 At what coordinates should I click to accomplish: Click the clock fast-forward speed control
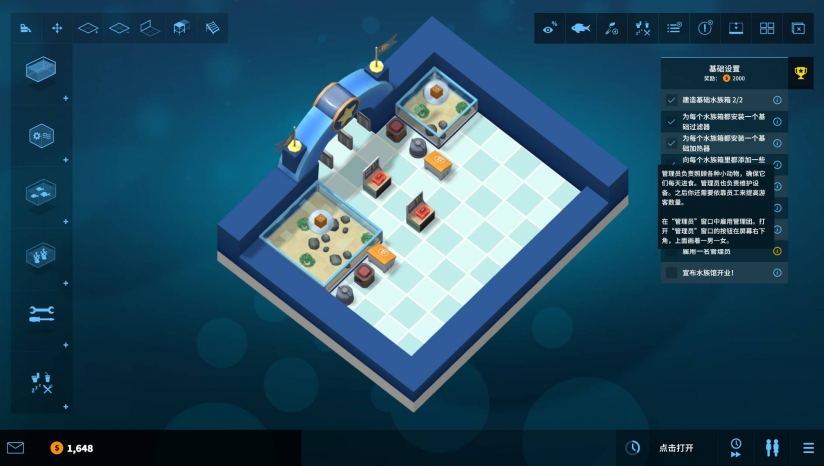click(736, 447)
